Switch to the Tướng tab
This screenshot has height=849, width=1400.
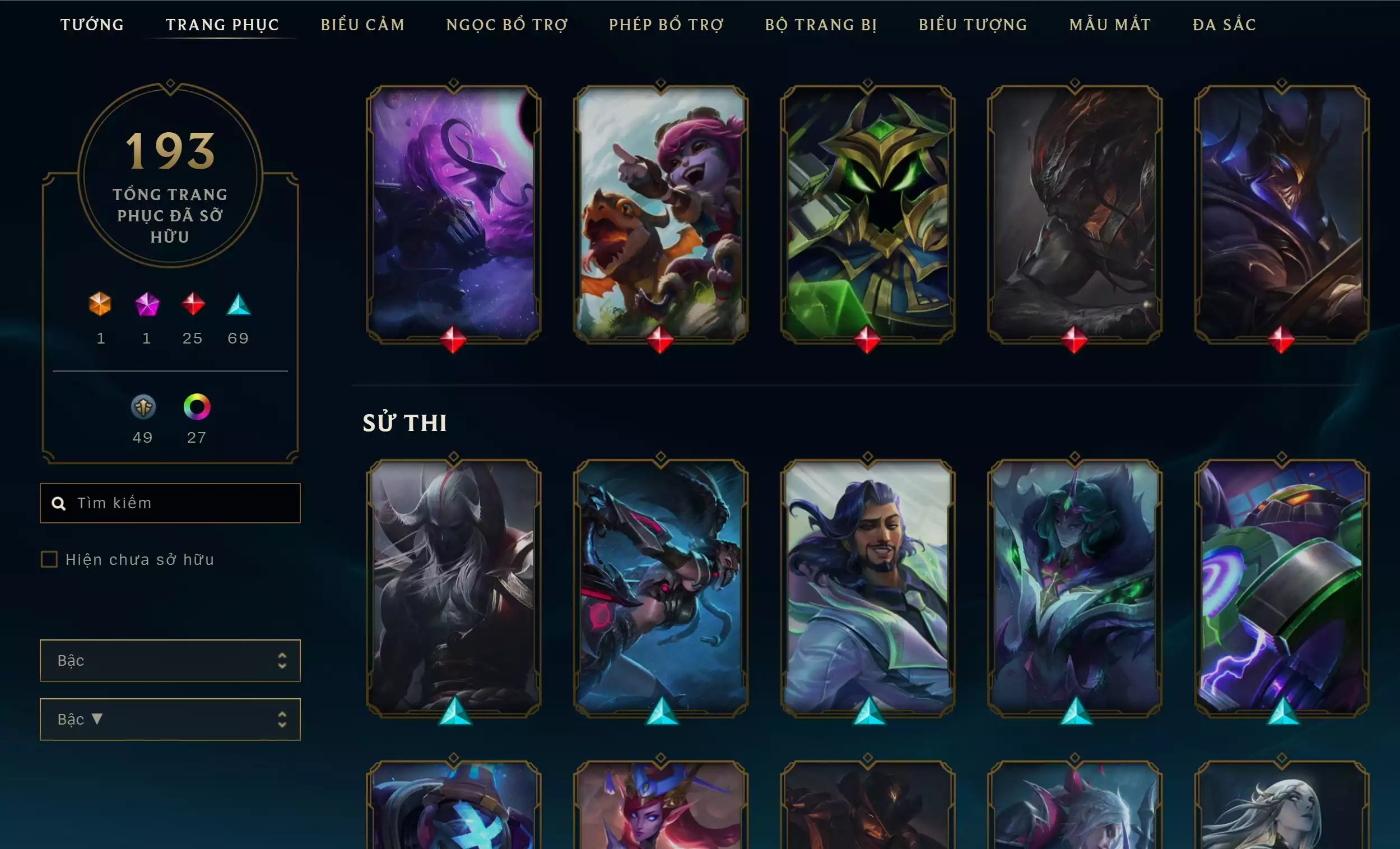92,25
